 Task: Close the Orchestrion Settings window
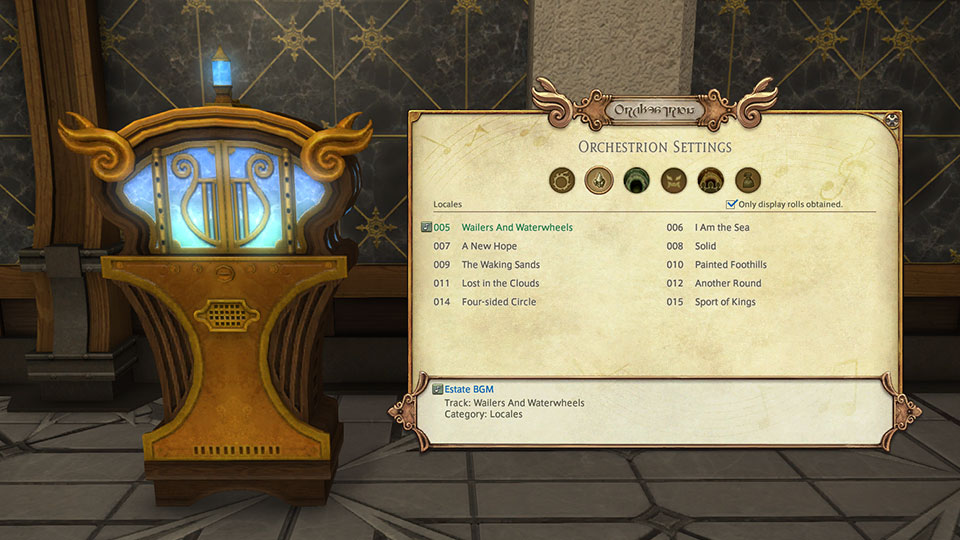pos(893,121)
